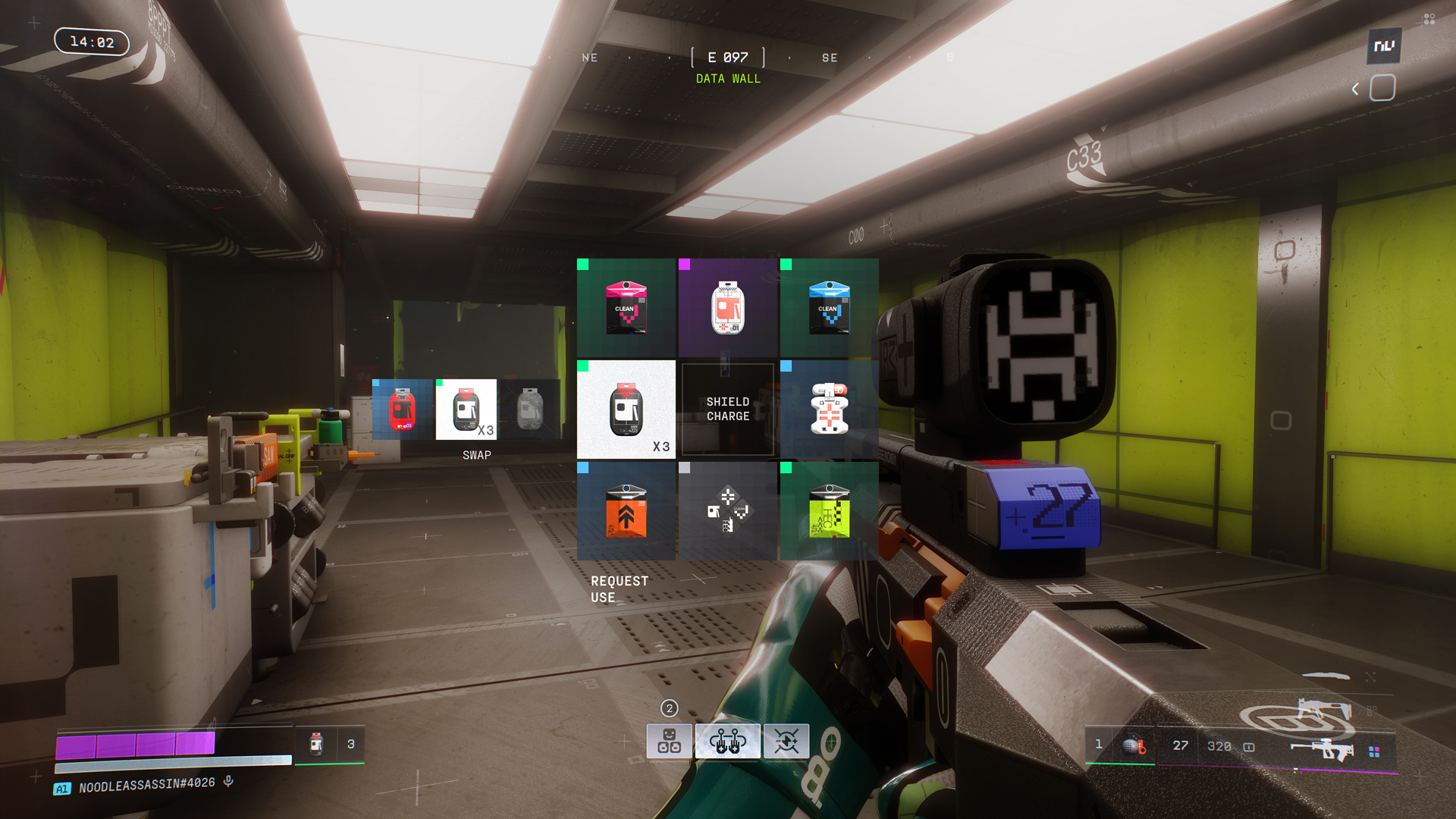Click the consumable canister quick-slot icon

(x=317, y=744)
